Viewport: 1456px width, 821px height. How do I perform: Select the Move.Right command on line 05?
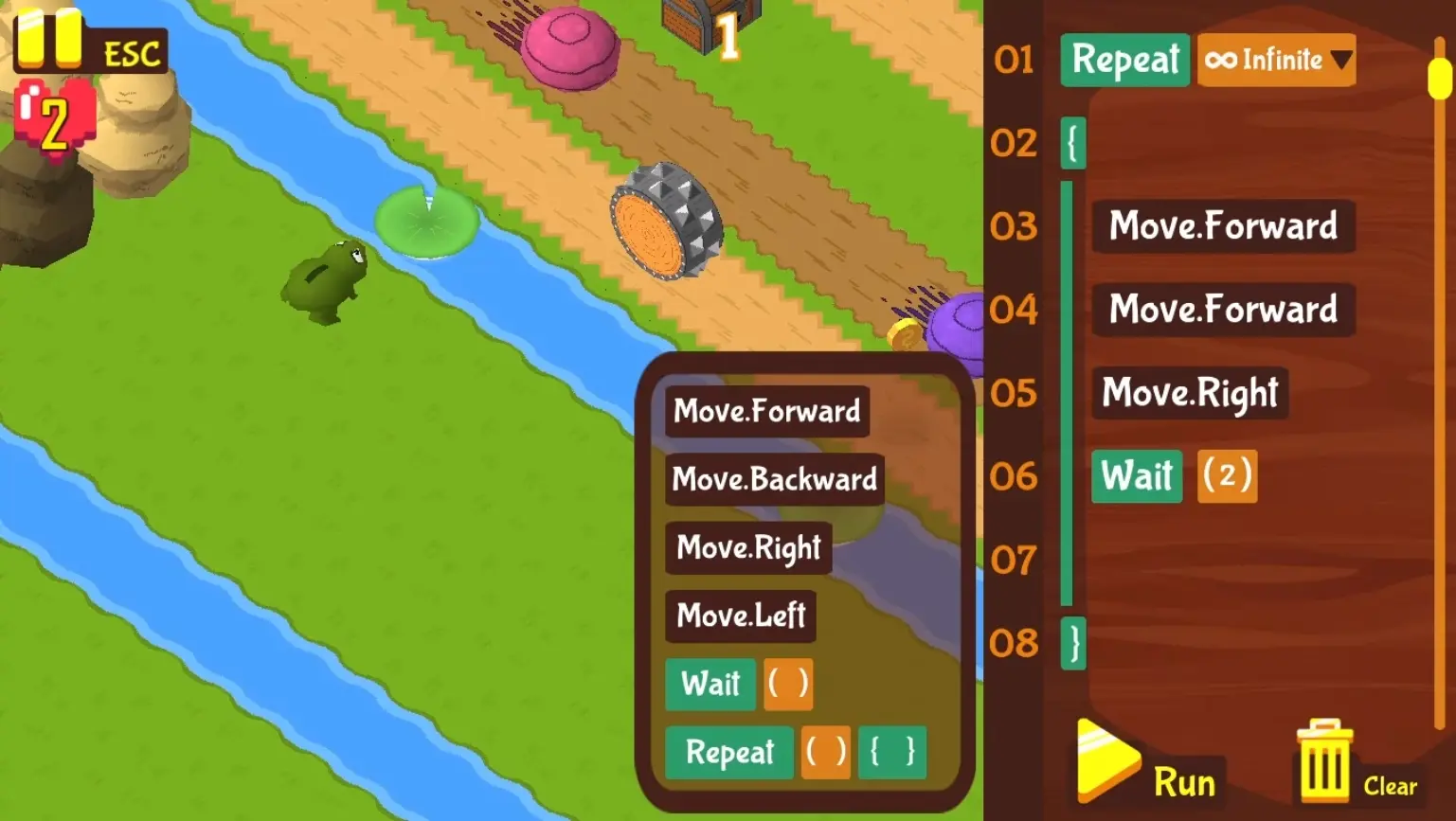[x=1190, y=393]
